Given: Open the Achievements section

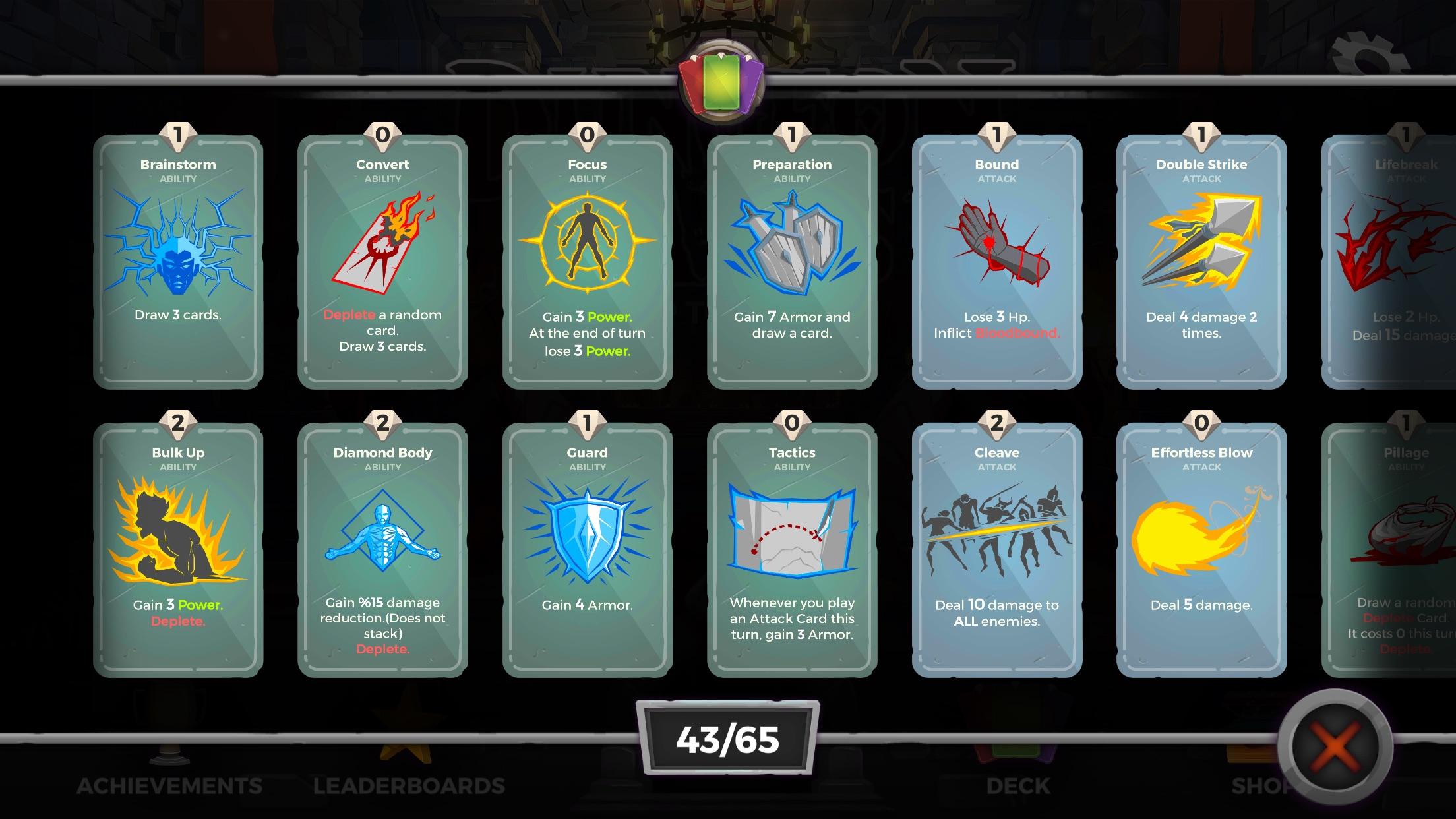Looking at the screenshot, I should 171,786.
